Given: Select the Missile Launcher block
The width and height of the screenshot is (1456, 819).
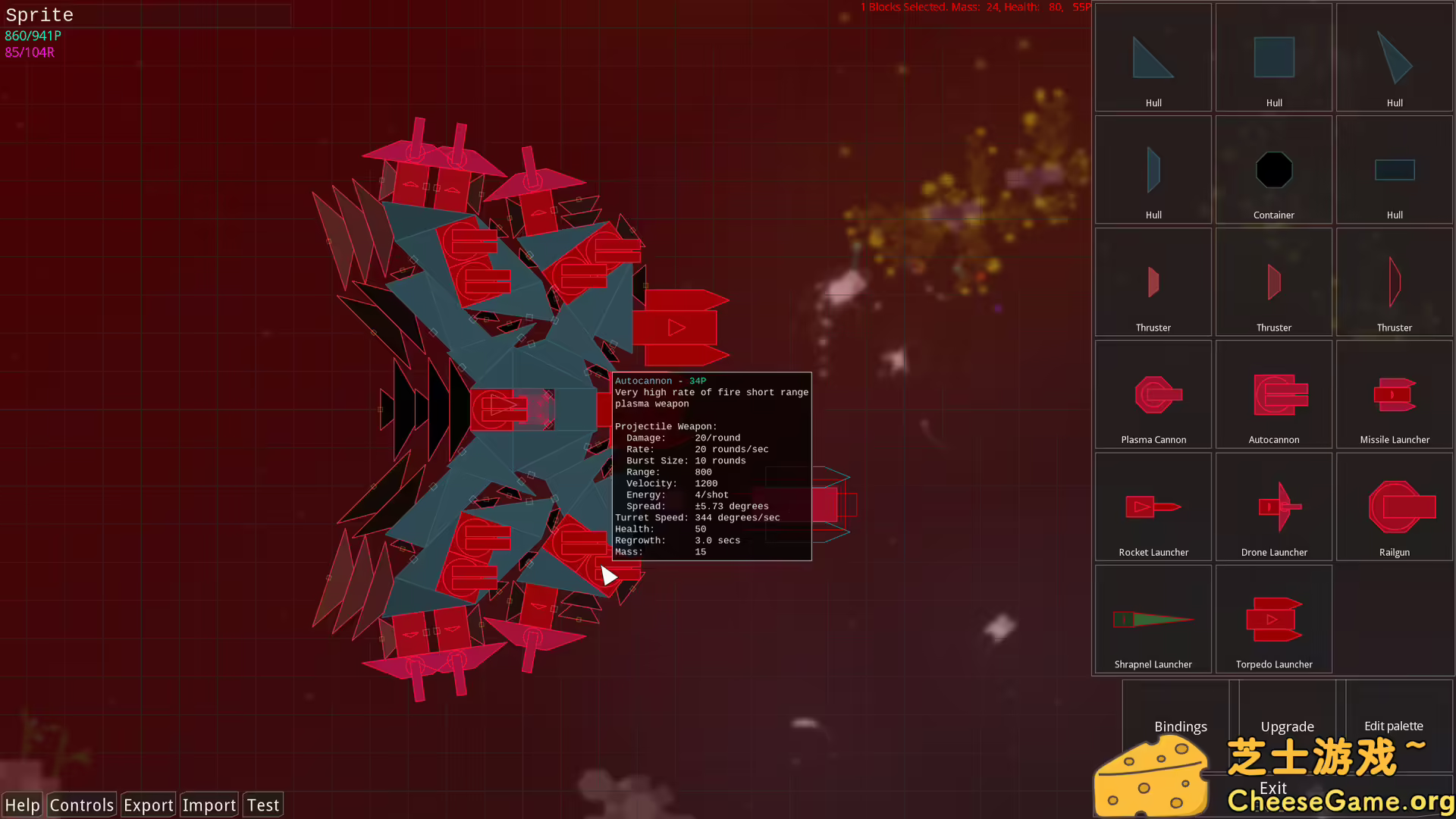Looking at the screenshot, I should pyautogui.click(x=1394, y=394).
